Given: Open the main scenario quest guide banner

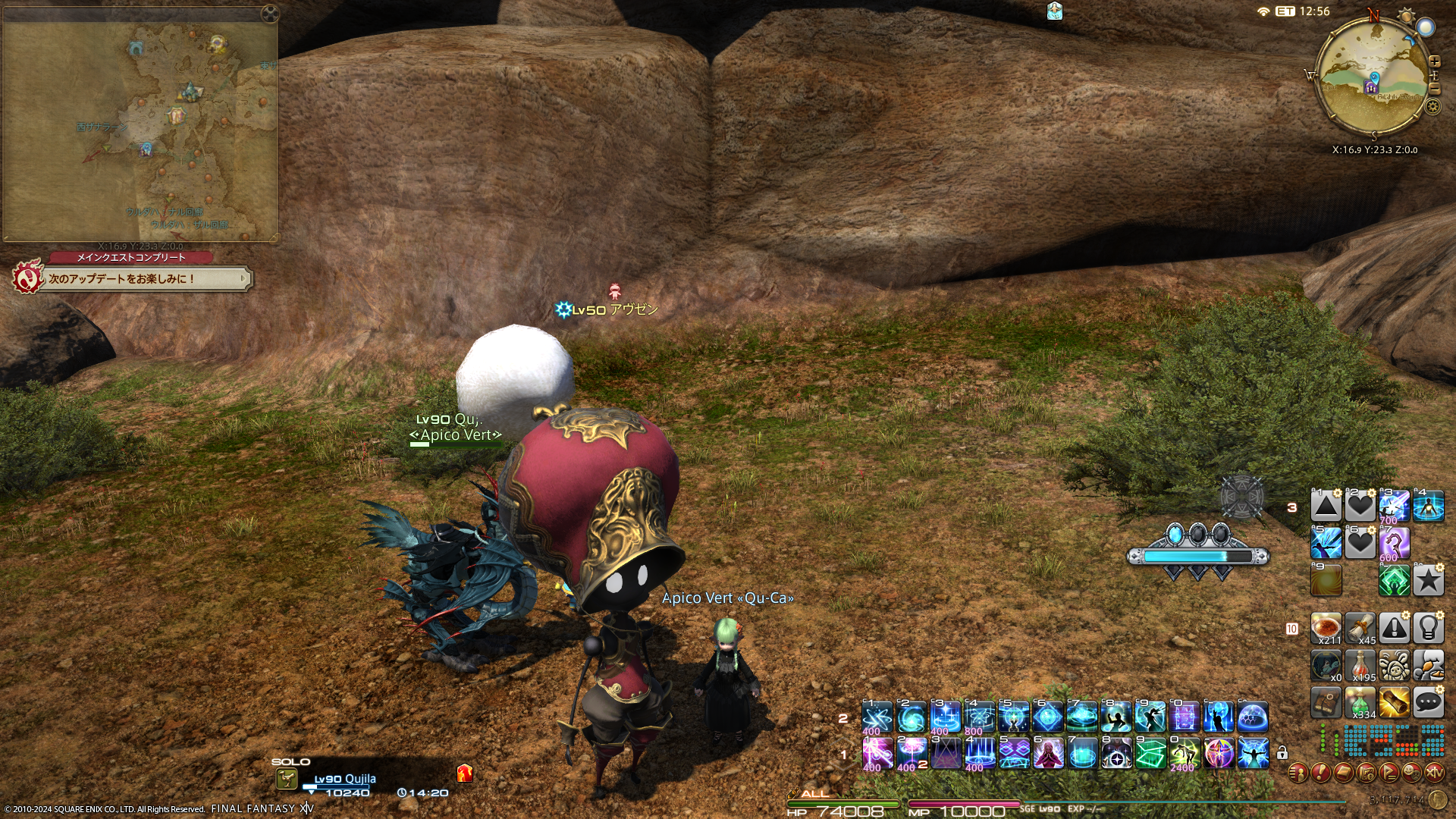Looking at the screenshot, I should pos(133,278).
